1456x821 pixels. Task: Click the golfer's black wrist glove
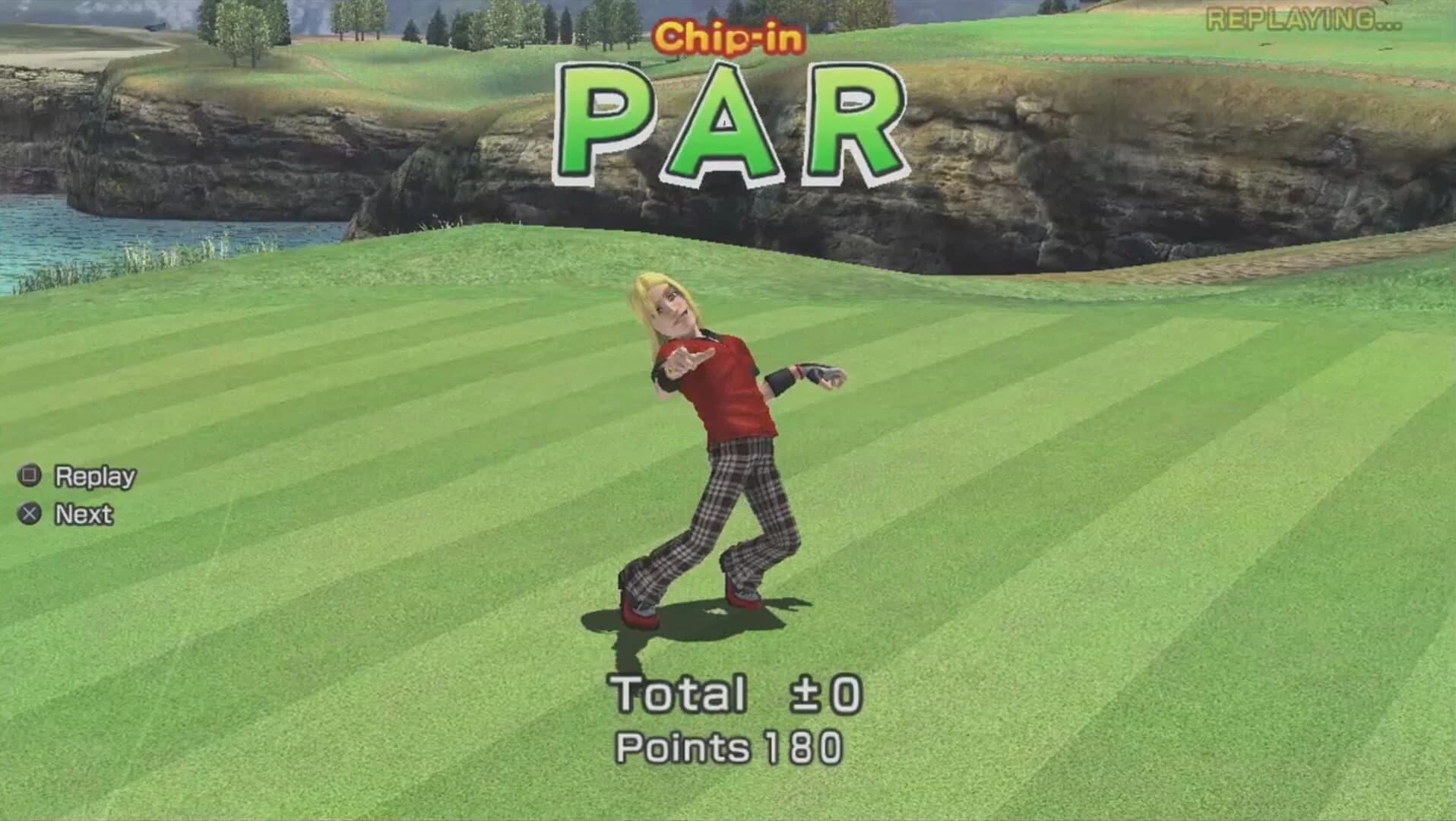(790, 376)
